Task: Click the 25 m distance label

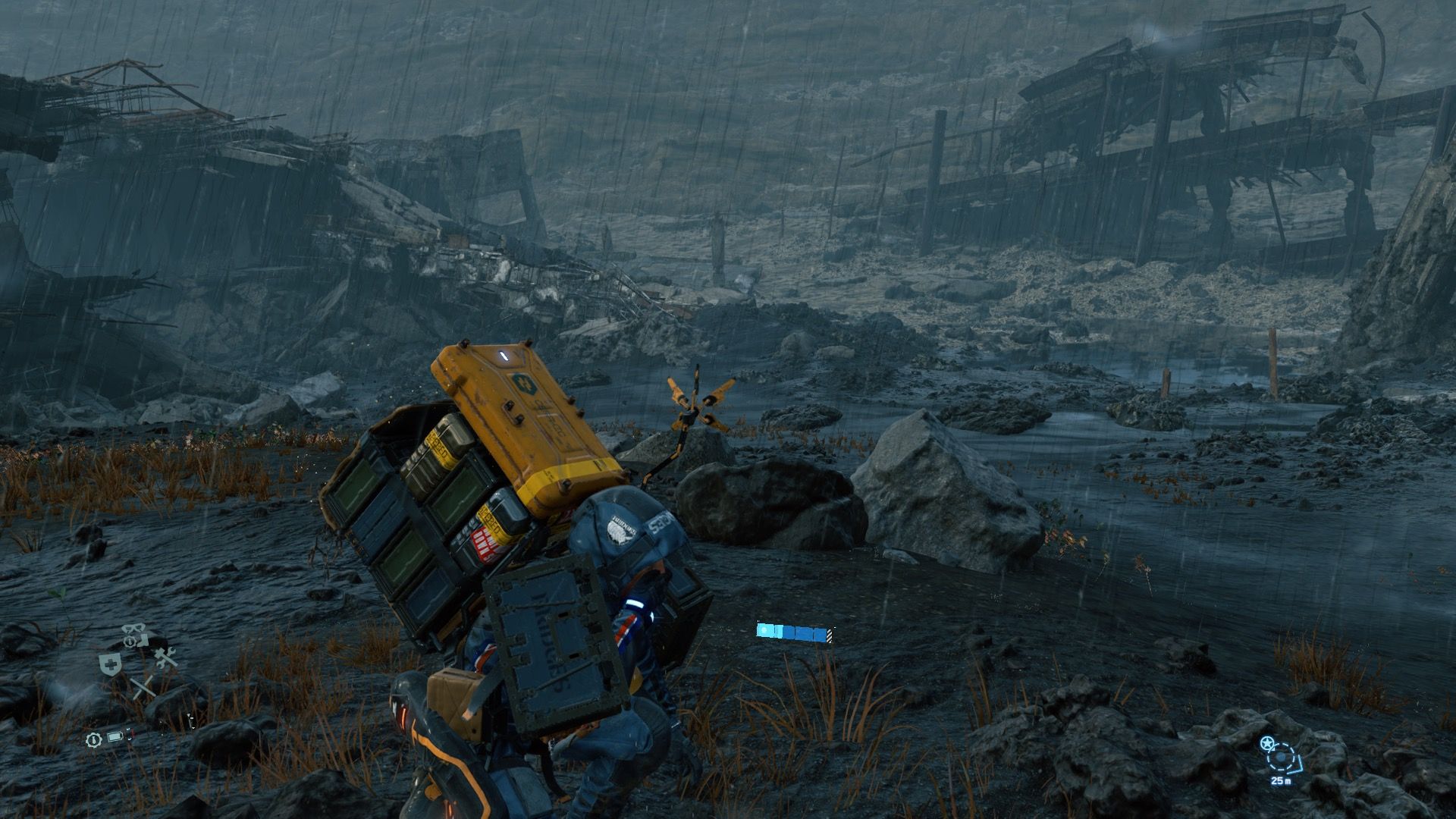Action: (1281, 781)
